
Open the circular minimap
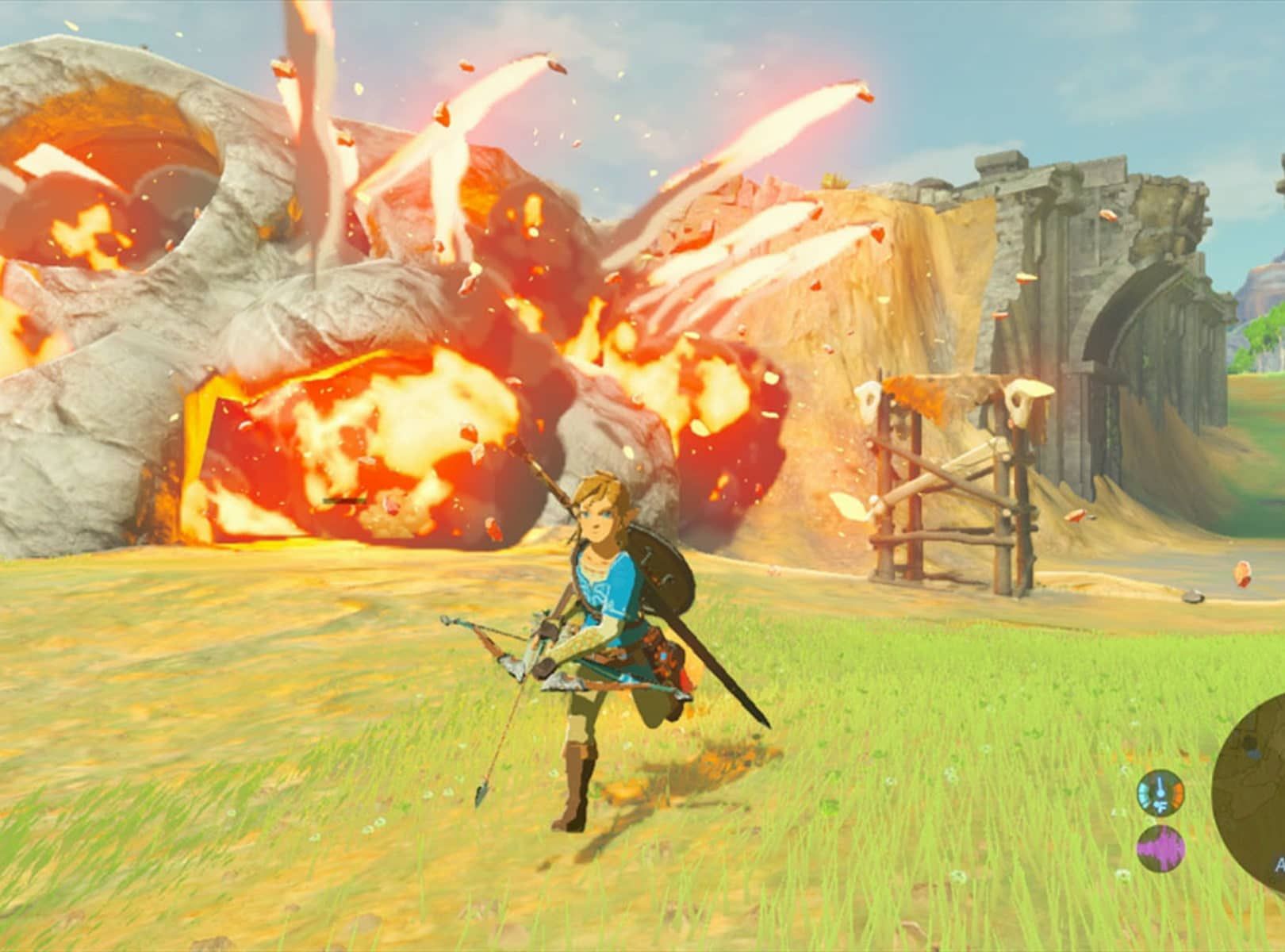pyautogui.click(x=1253, y=760)
